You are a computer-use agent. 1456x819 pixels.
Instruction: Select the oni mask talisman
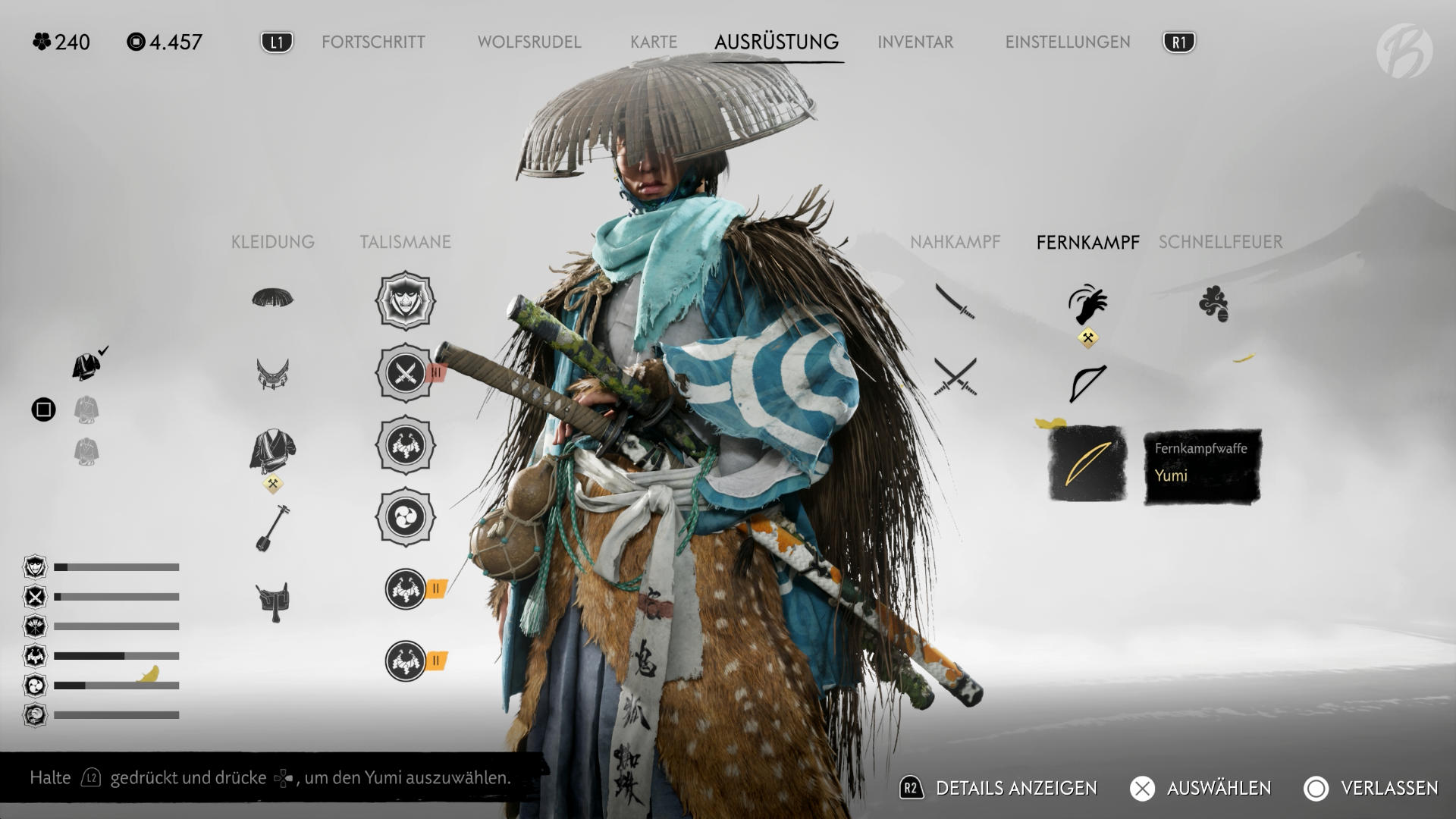point(406,301)
